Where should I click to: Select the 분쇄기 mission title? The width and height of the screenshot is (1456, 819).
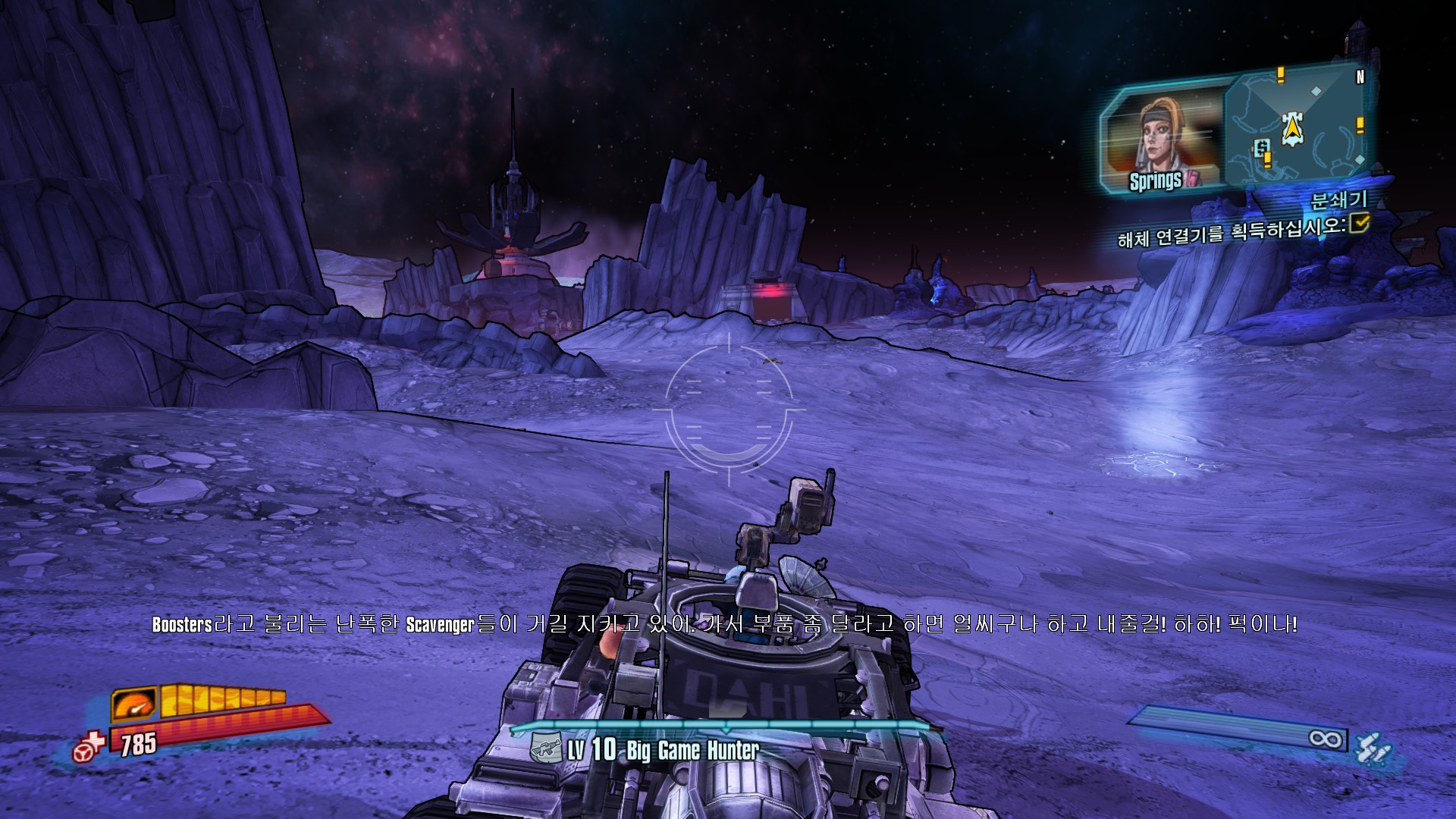point(1338,199)
